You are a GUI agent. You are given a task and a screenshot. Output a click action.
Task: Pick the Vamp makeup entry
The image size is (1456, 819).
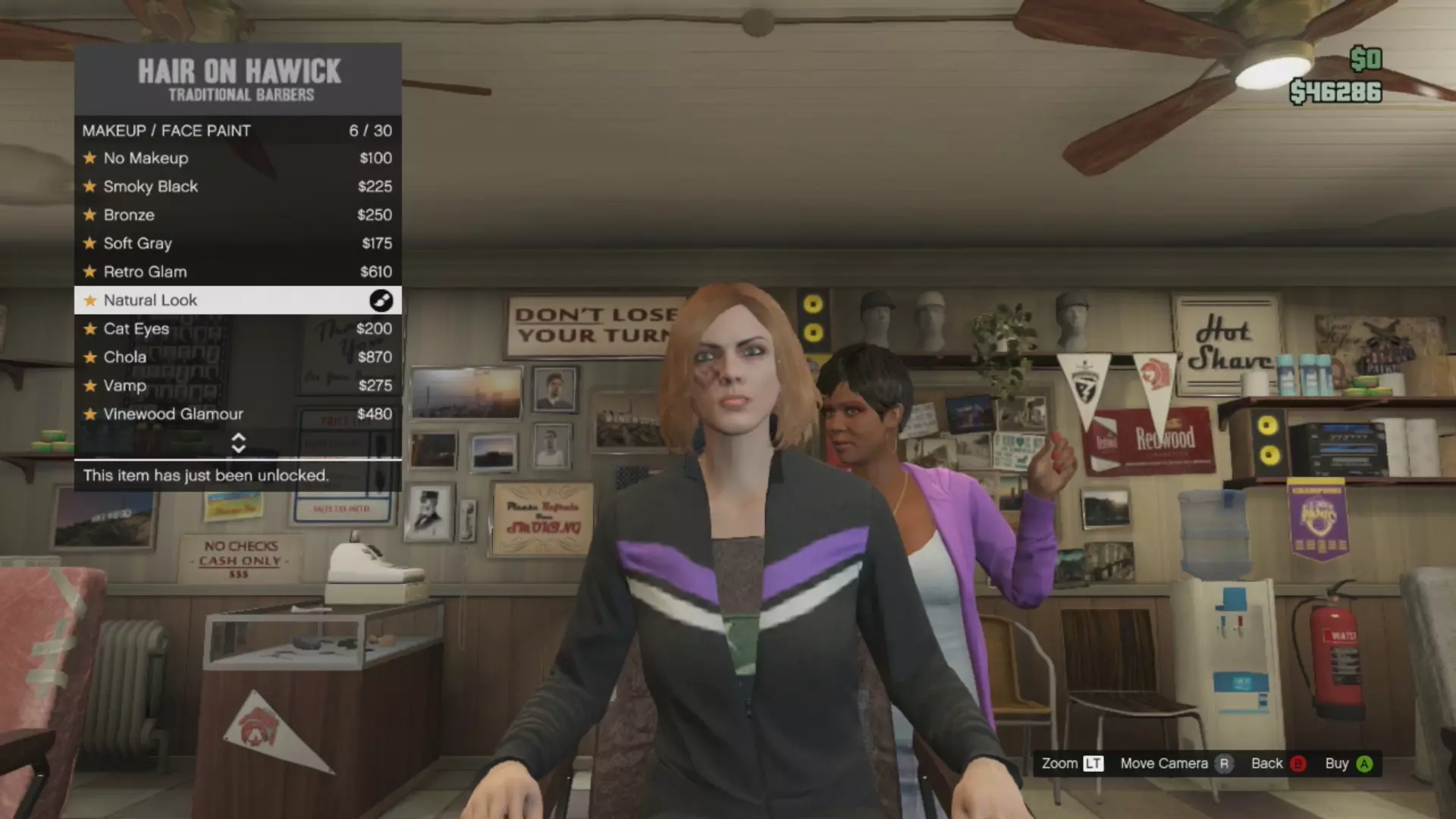click(x=237, y=385)
